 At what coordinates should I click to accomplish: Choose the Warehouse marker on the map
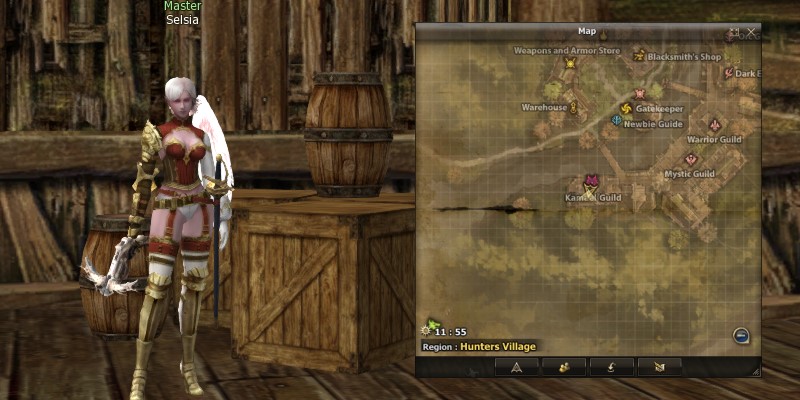tap(574, 107)
